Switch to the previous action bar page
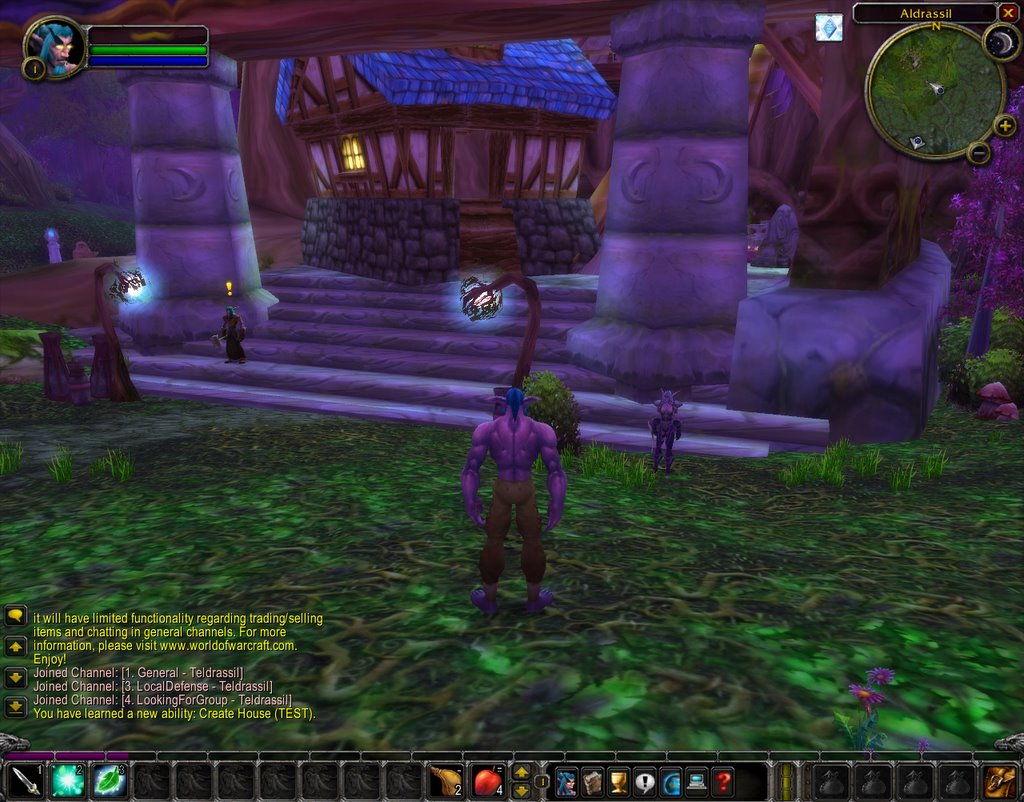 tap(521, 790)
